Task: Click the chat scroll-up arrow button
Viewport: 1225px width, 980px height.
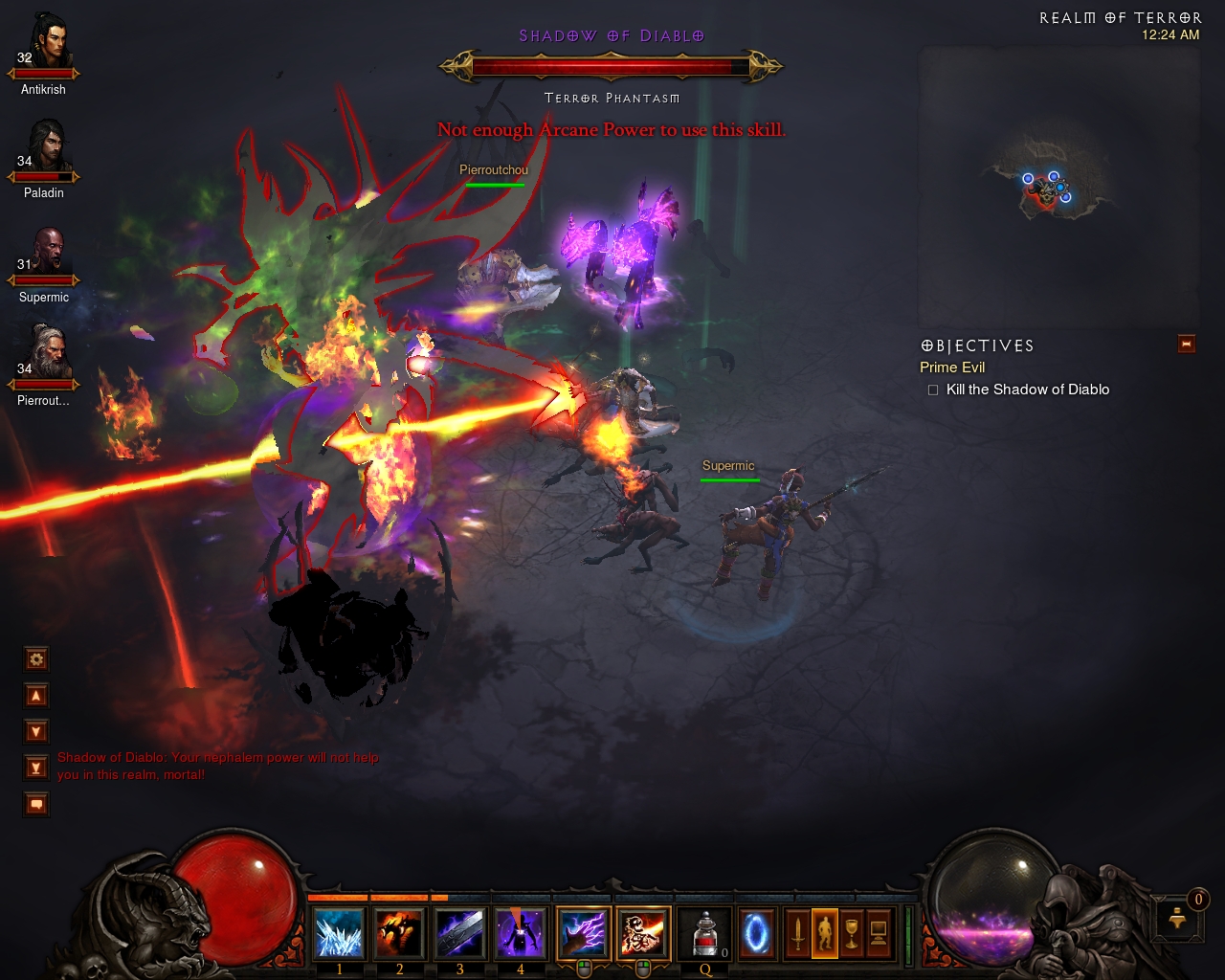Action: coord(36,696)
